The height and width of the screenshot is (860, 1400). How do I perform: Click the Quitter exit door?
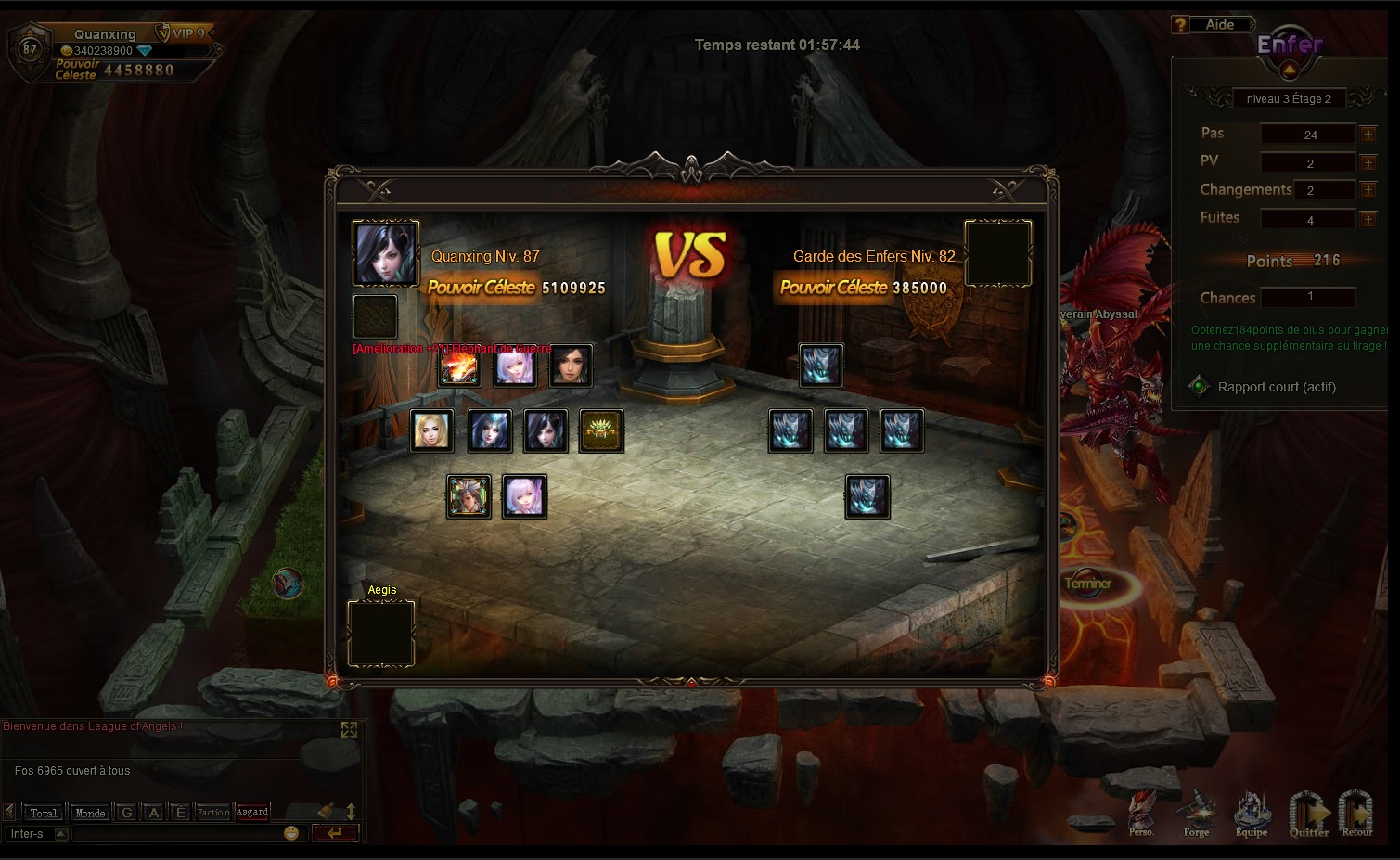pyautogui.click(x=1309, y=814)
